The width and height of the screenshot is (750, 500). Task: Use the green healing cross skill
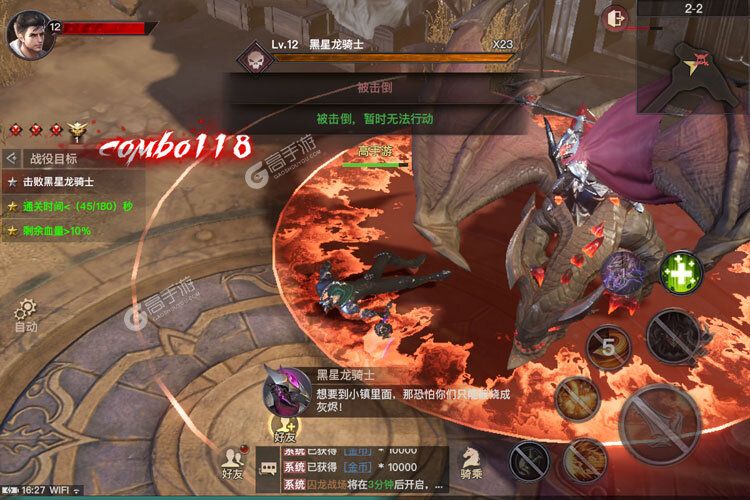click(681, 272)
